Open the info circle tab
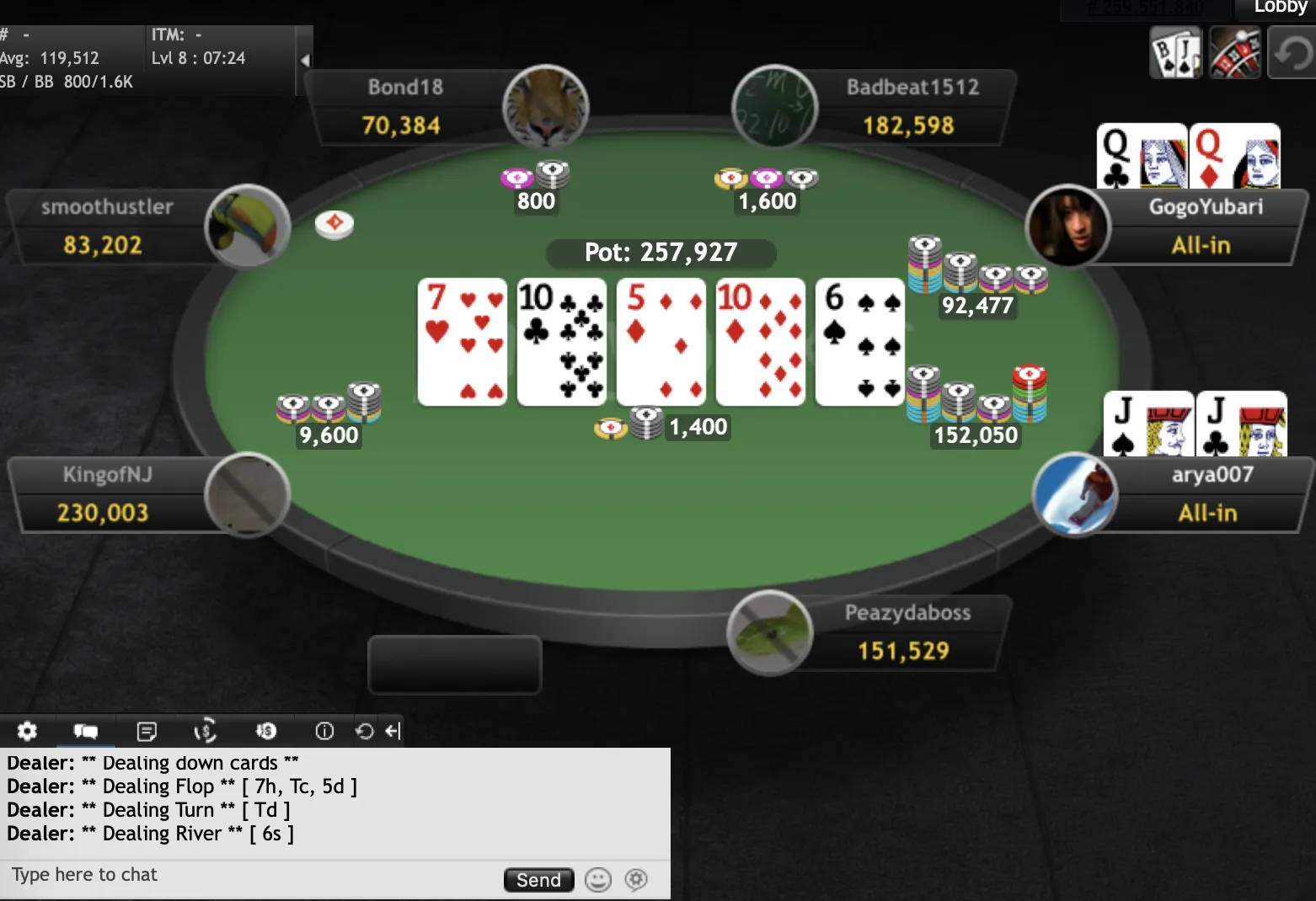 tap(324, 731)
